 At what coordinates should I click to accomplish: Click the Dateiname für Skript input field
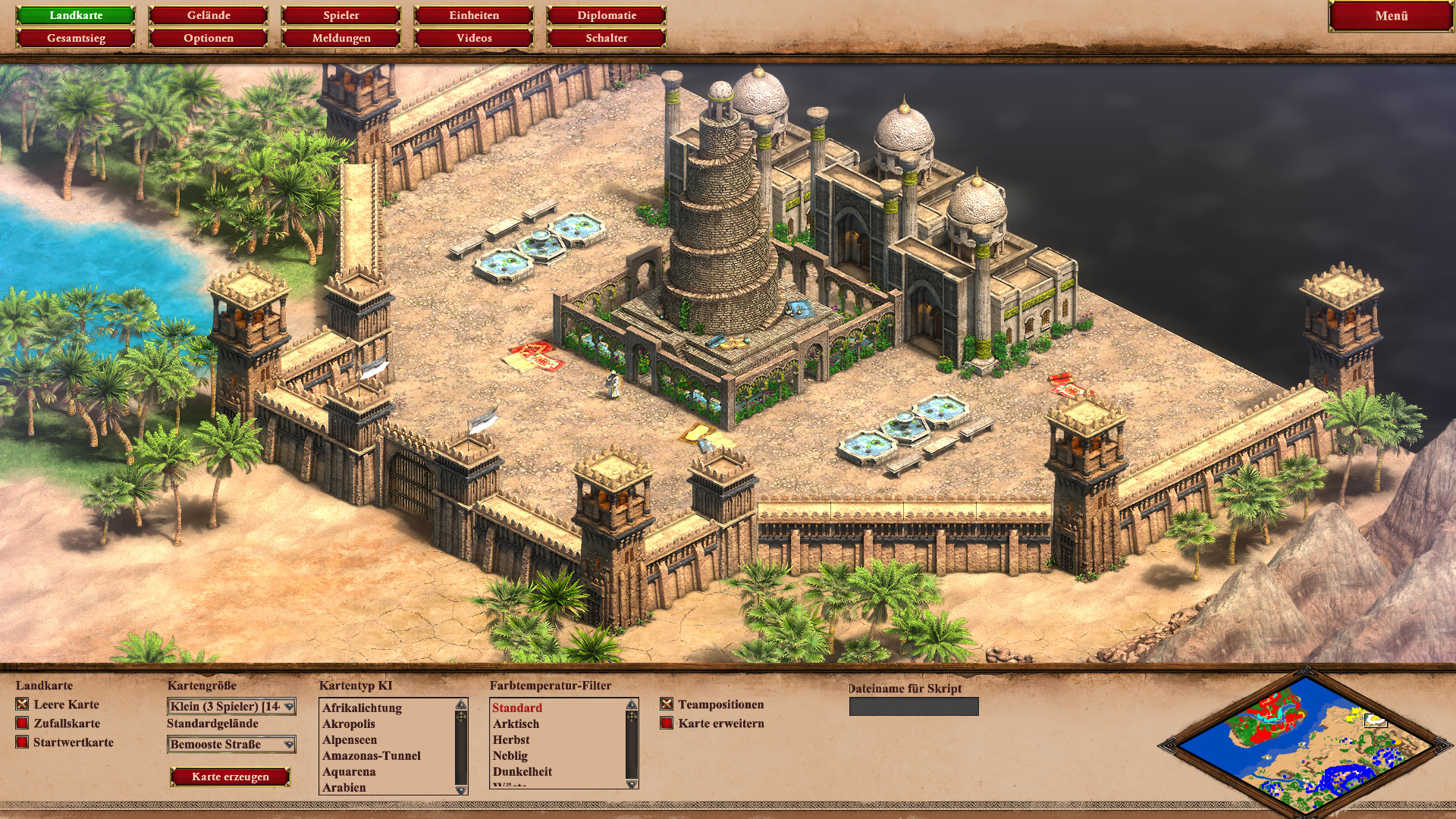pyautogui.click(x=914, y=707)
